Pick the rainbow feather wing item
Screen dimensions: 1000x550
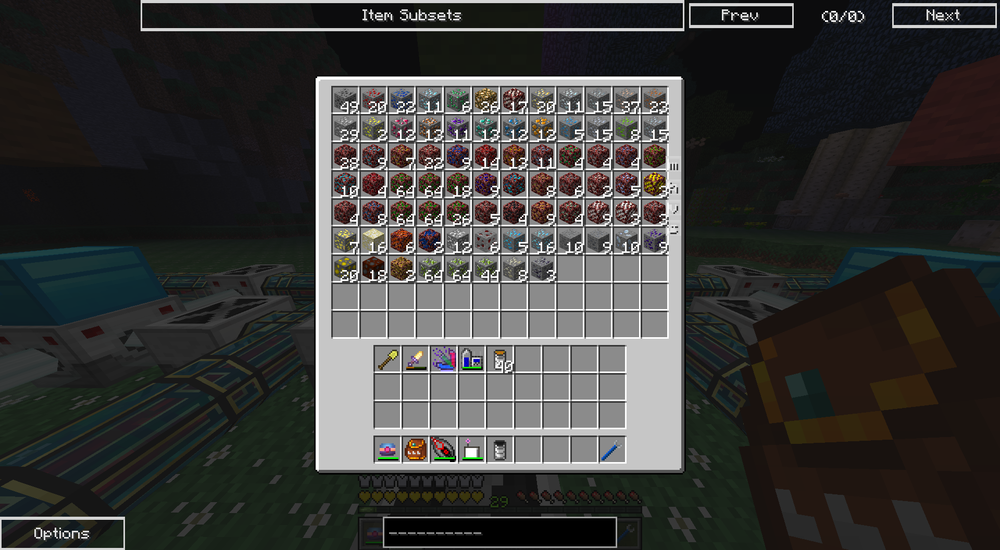[x=444, y=359]
